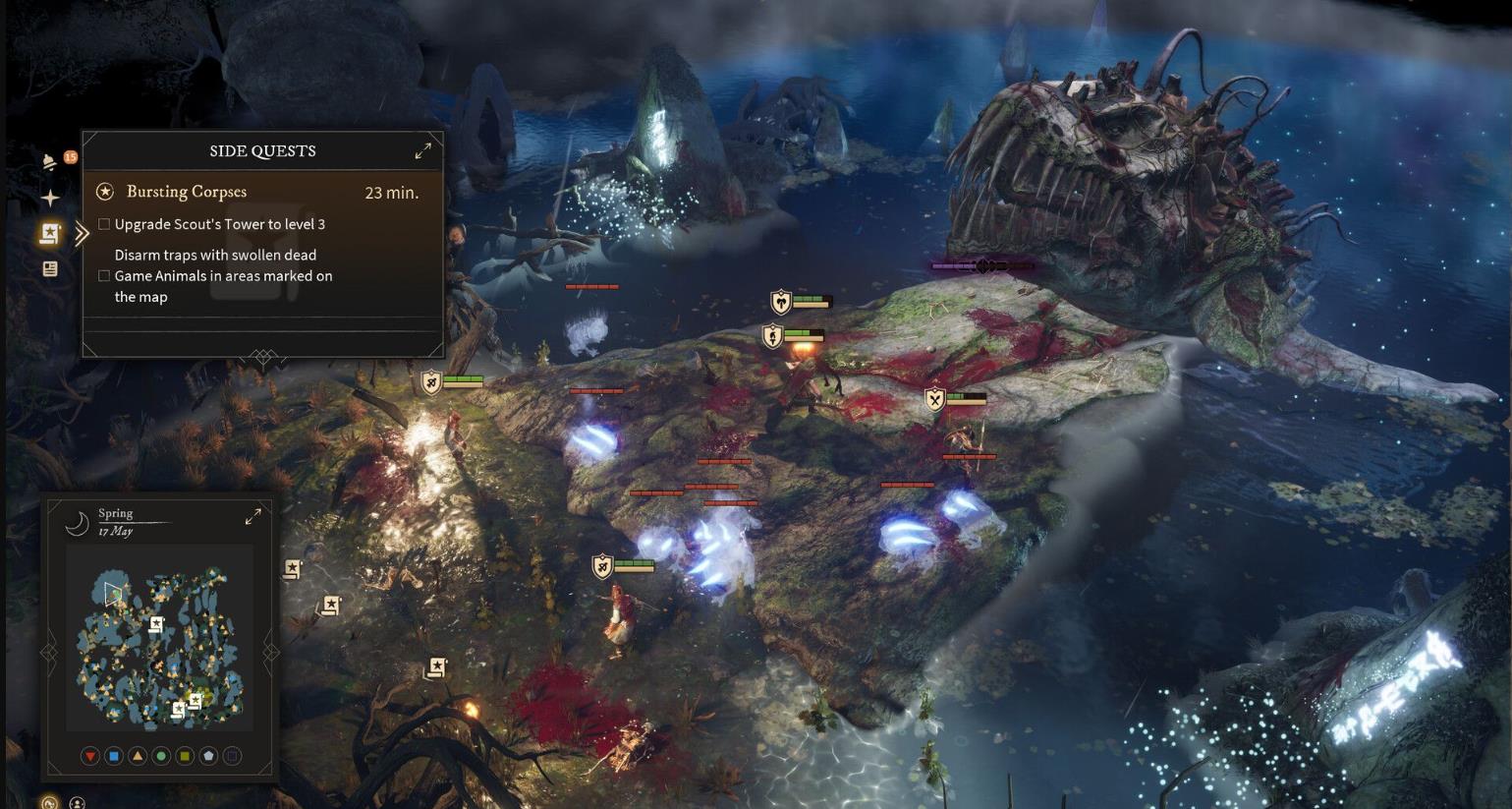Expand the Side Quests panel

[x=422, y=150]
